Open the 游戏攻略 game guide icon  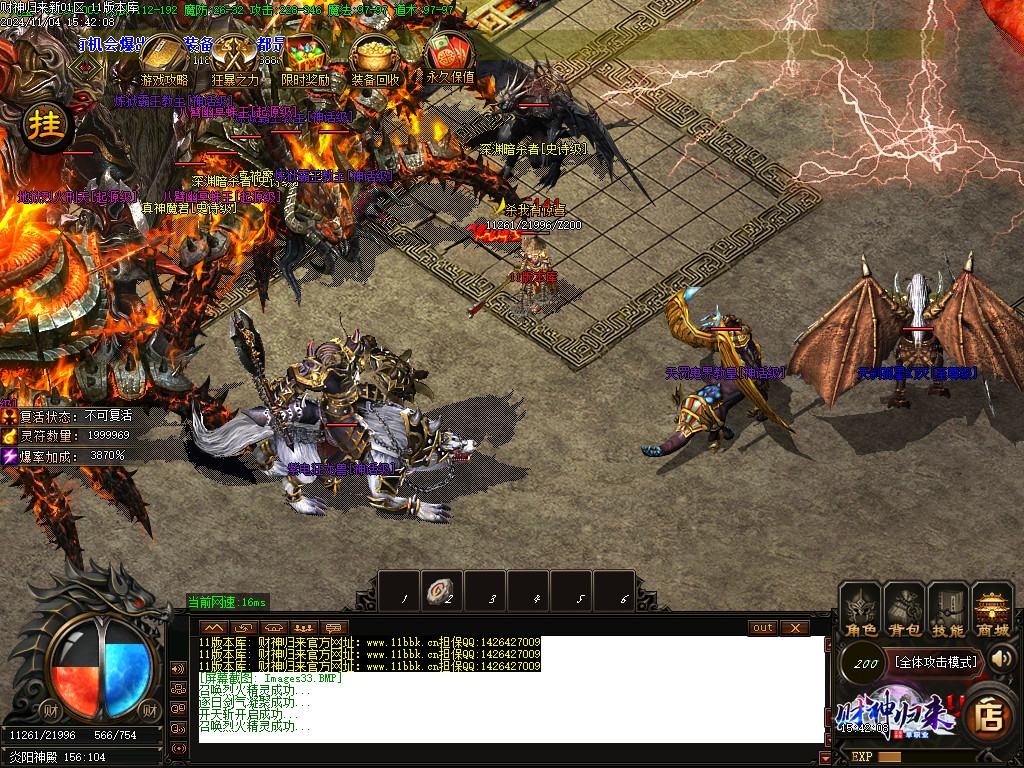pos(163,60)
